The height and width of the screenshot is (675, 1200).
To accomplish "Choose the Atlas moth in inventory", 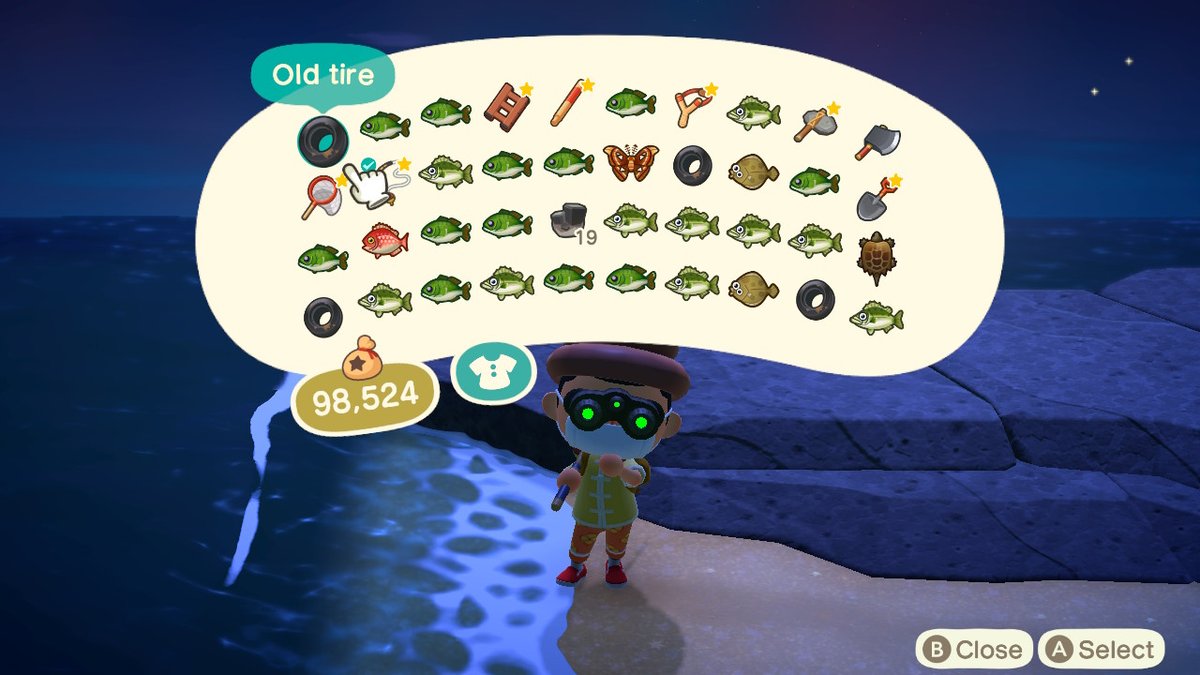I will click(x=631, y=162).
